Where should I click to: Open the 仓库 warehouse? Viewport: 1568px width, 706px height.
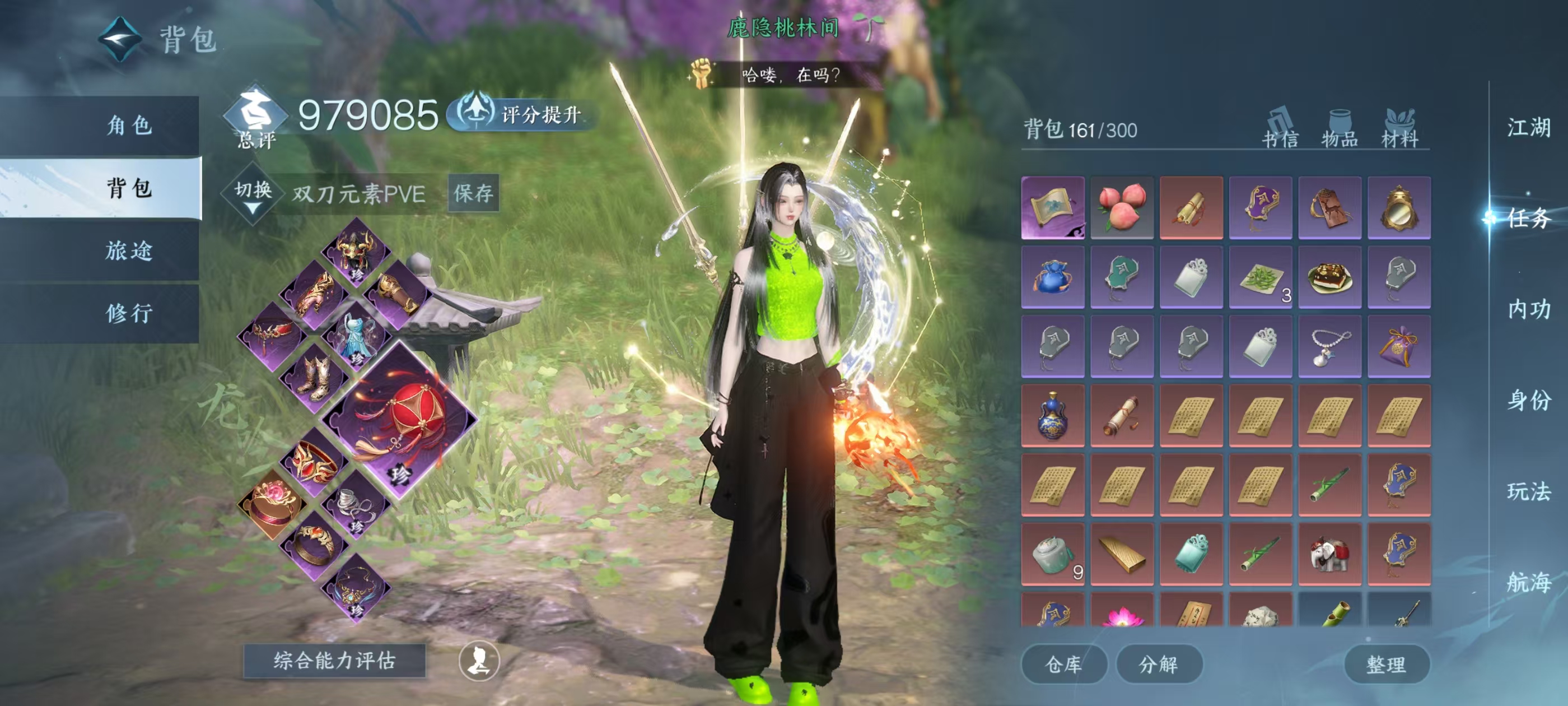click(1063, 663)
